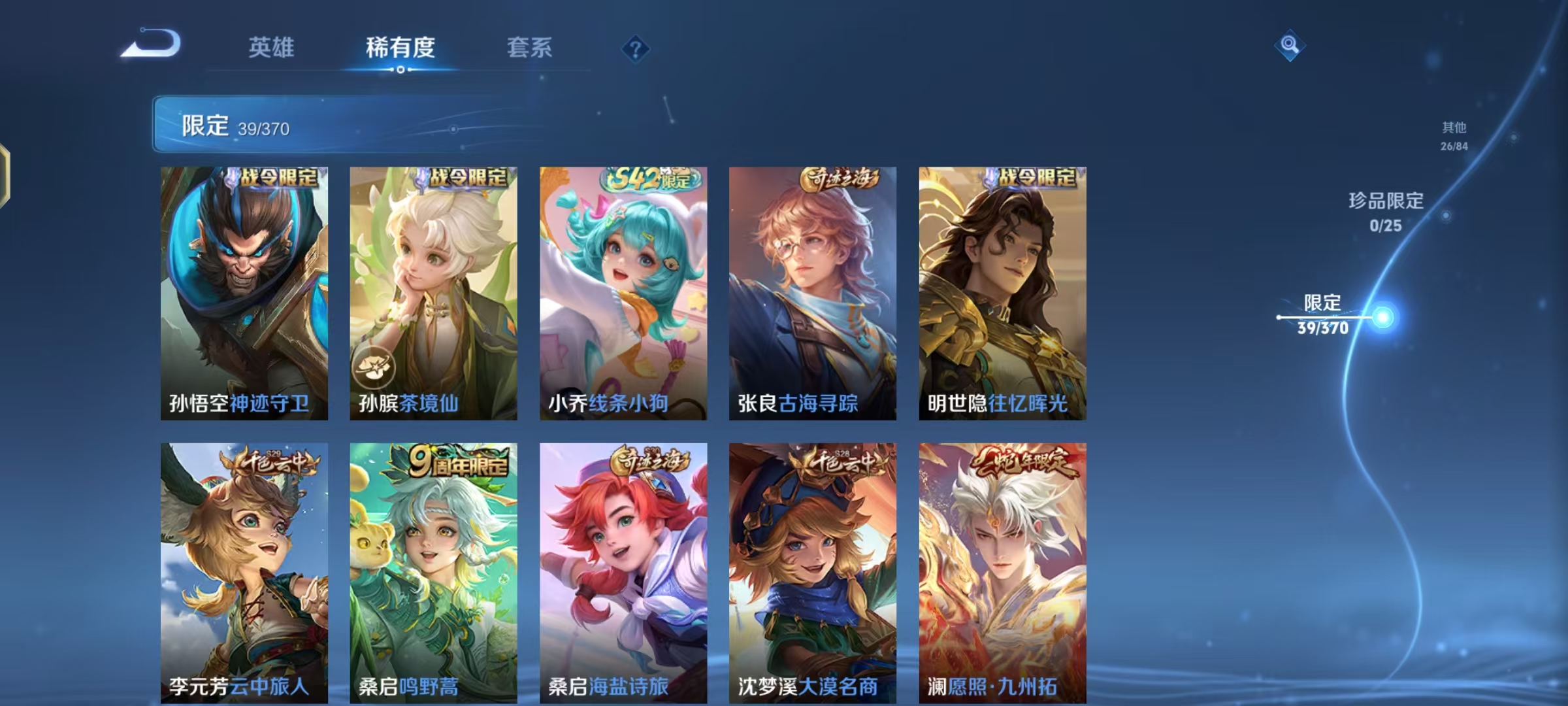Viewport: 1568px width, 706px height.
Task: Switch to the 英雄 tab
Action: click(272, 47)
